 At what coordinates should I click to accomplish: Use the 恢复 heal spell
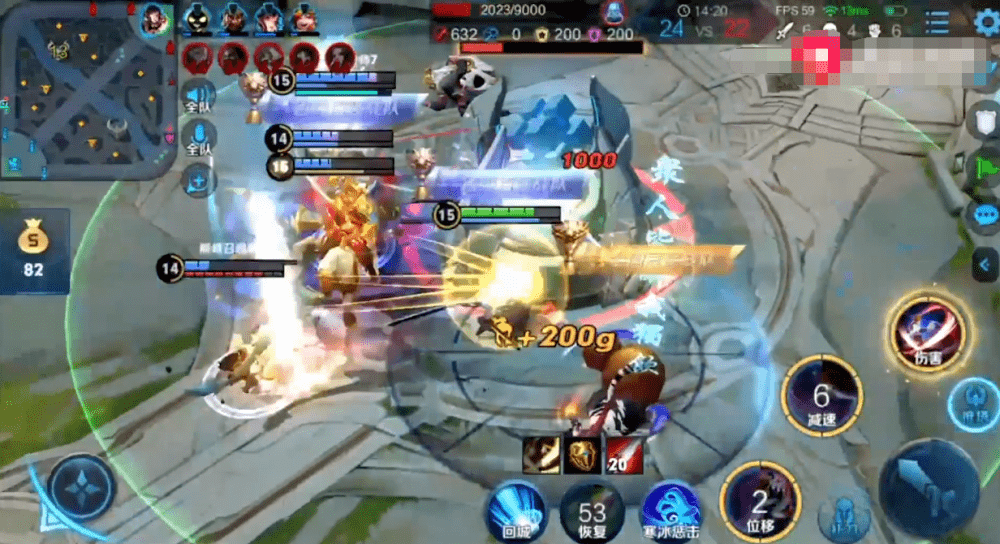click(x=592, y=510)
